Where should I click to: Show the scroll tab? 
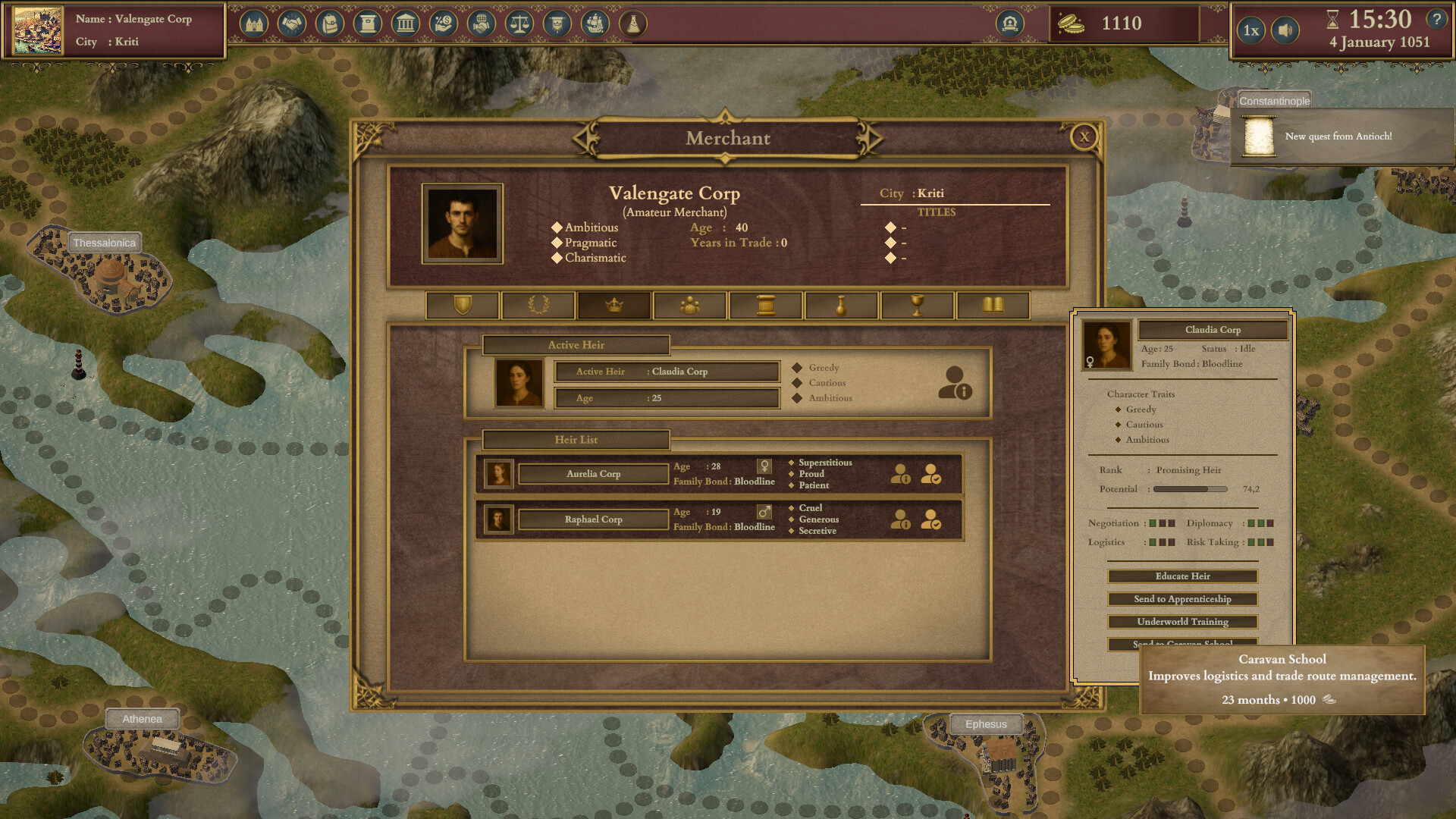tap(766, 306)
